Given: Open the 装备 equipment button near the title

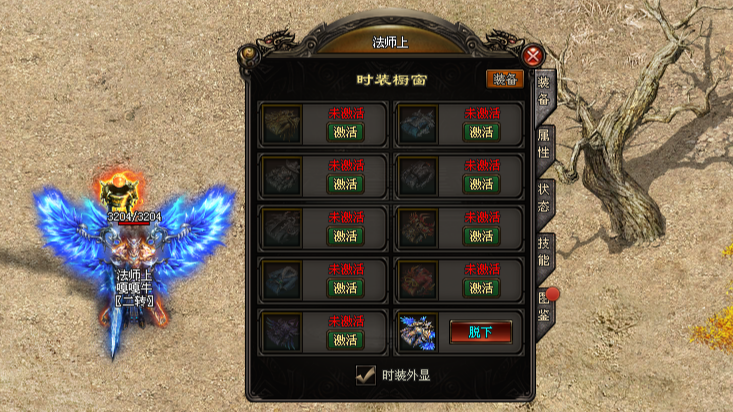Looking at the screenshot, I should [505, 79].
